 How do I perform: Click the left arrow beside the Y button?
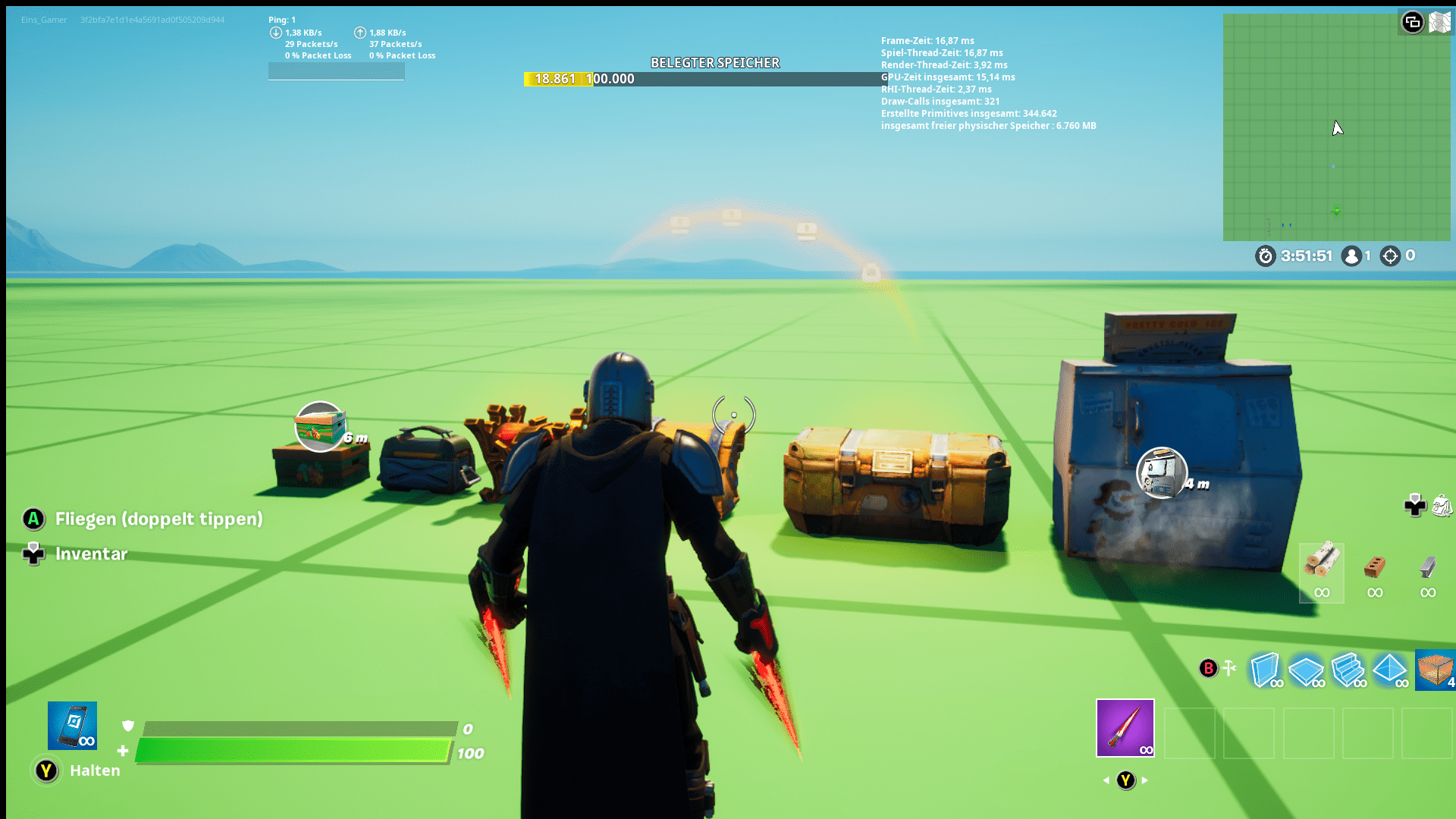[1108, 779]
